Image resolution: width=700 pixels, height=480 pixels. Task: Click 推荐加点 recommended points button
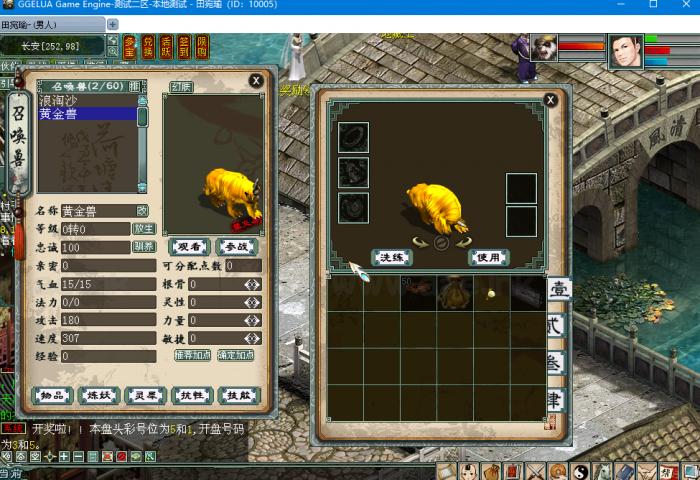[192, 355]
